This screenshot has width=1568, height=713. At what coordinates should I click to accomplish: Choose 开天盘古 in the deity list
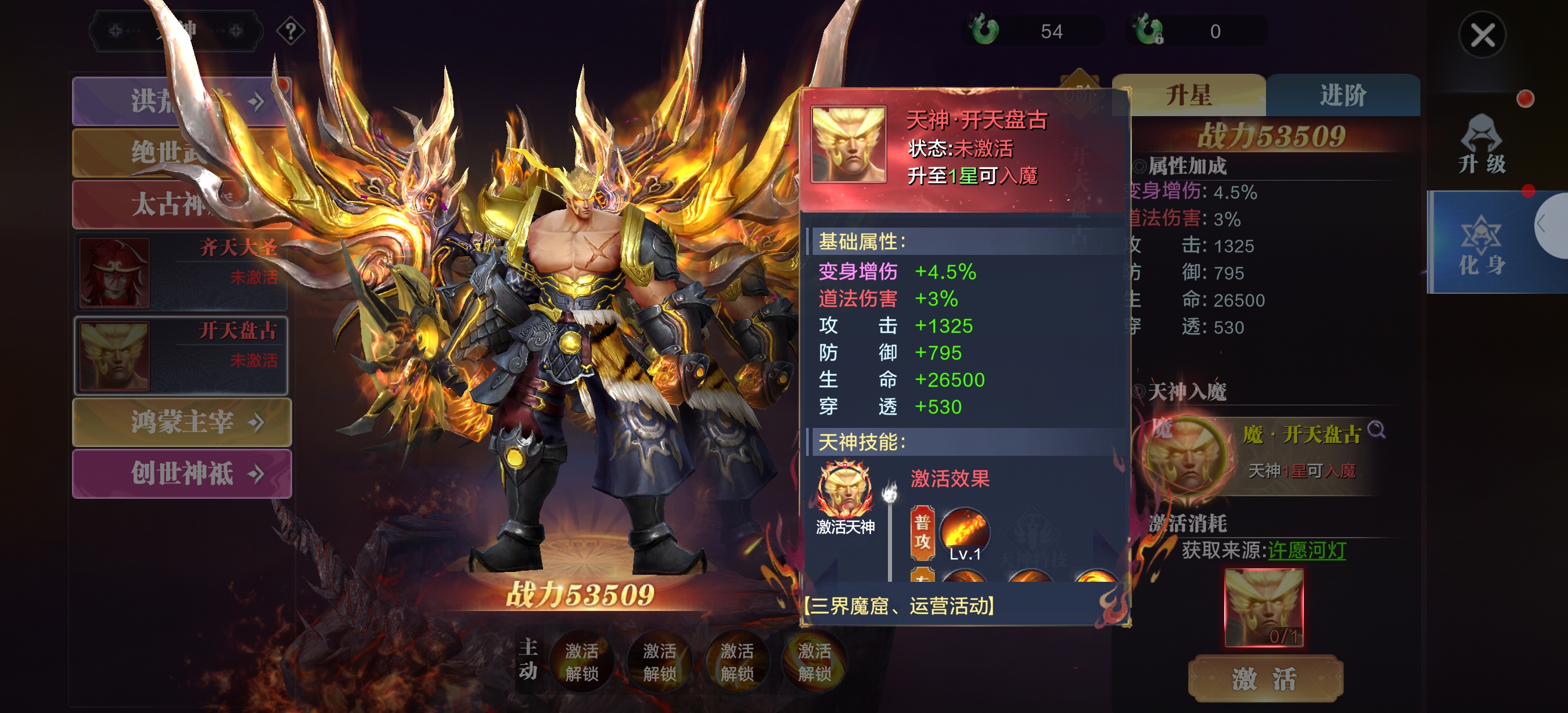pyautogui.click(x=181, y=355)
